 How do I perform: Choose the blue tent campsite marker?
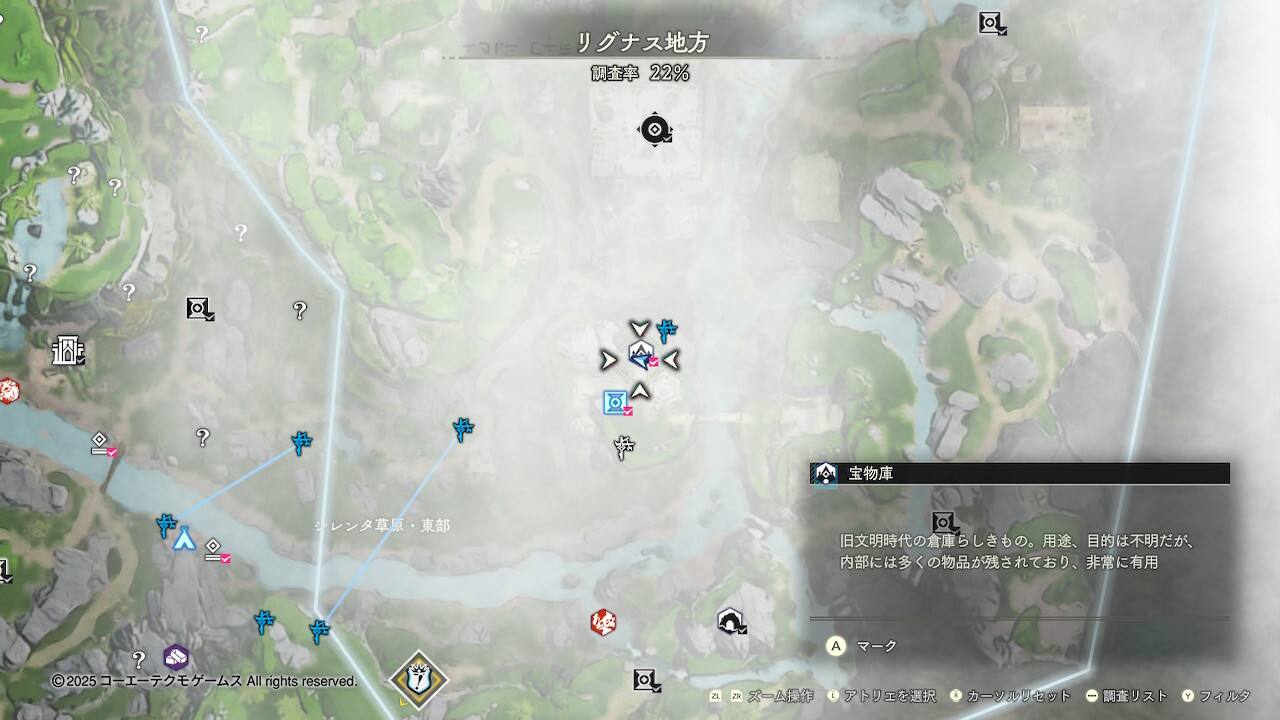pyautogui.click(x=184, y=540)
